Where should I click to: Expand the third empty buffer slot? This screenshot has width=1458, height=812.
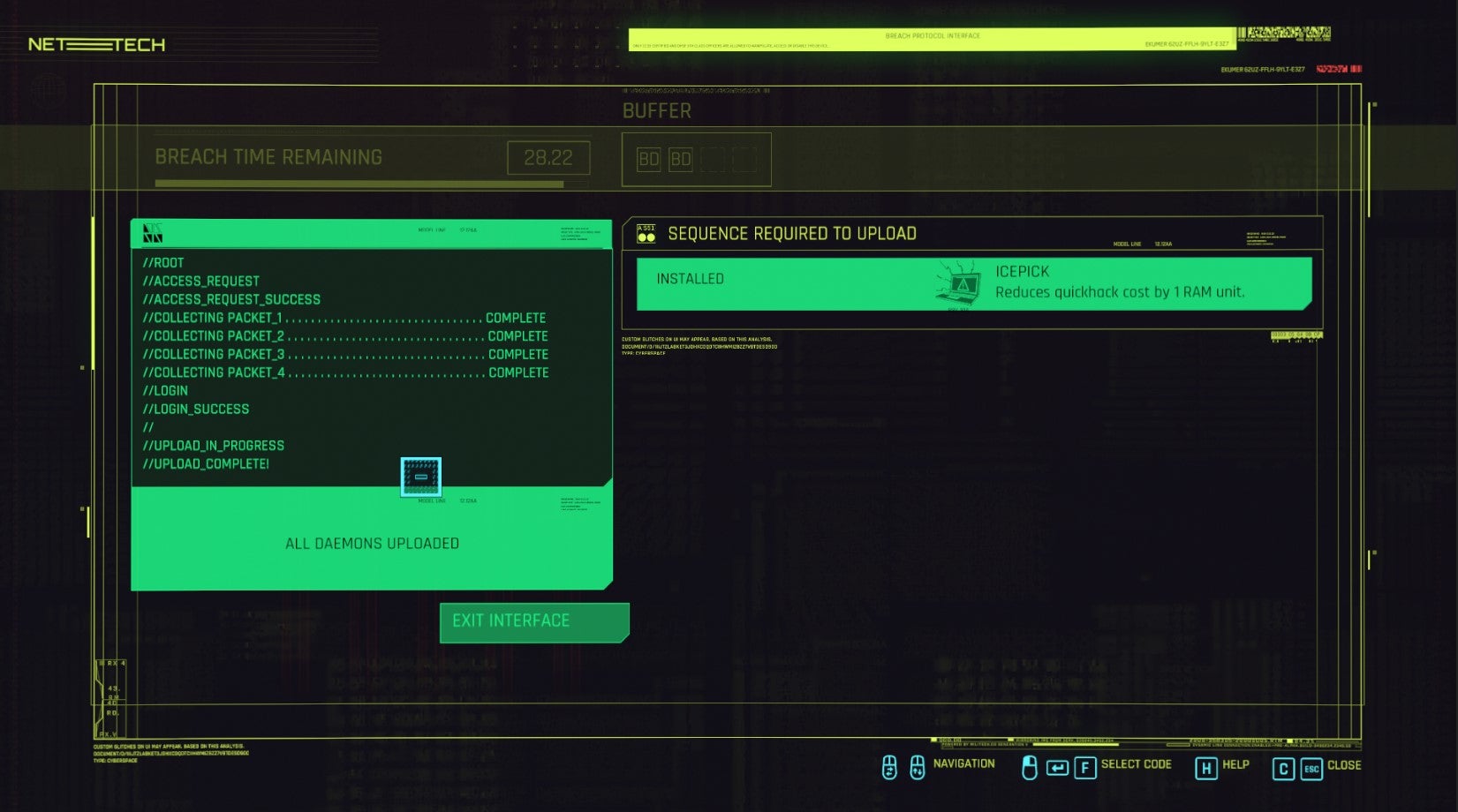click(712, 160)
